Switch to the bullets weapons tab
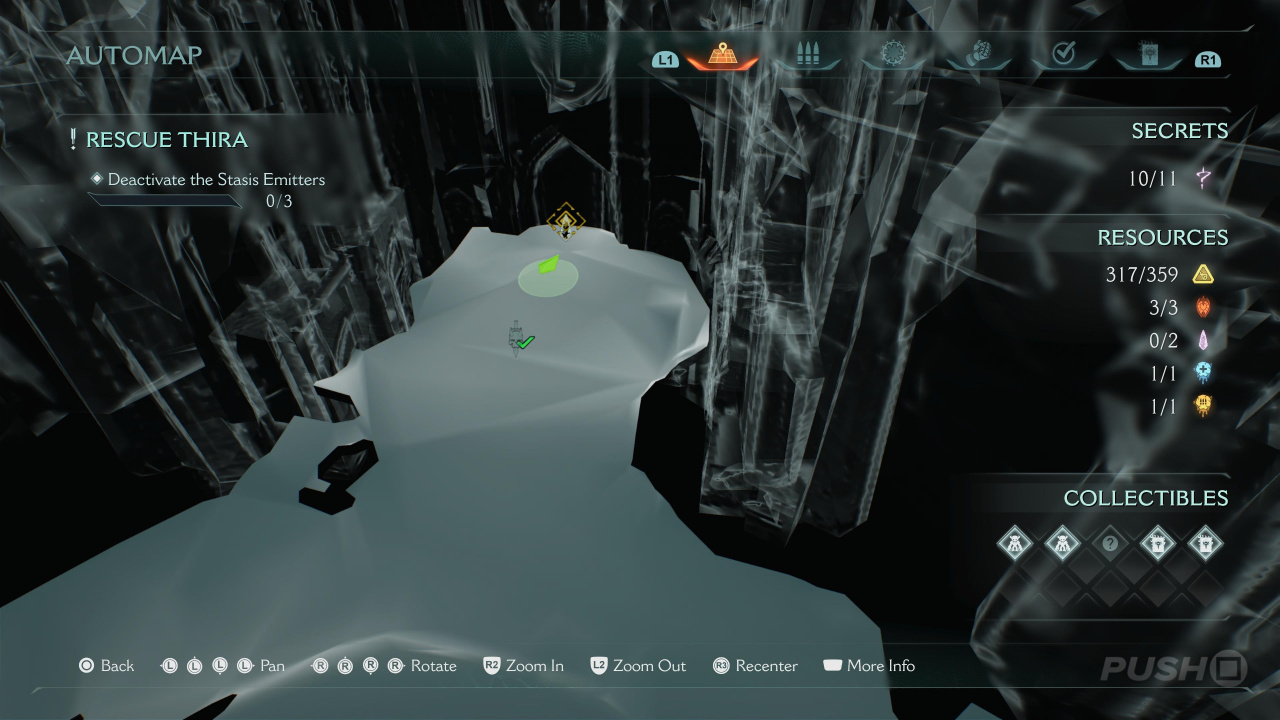1280x720 pixels. (808, 56)
